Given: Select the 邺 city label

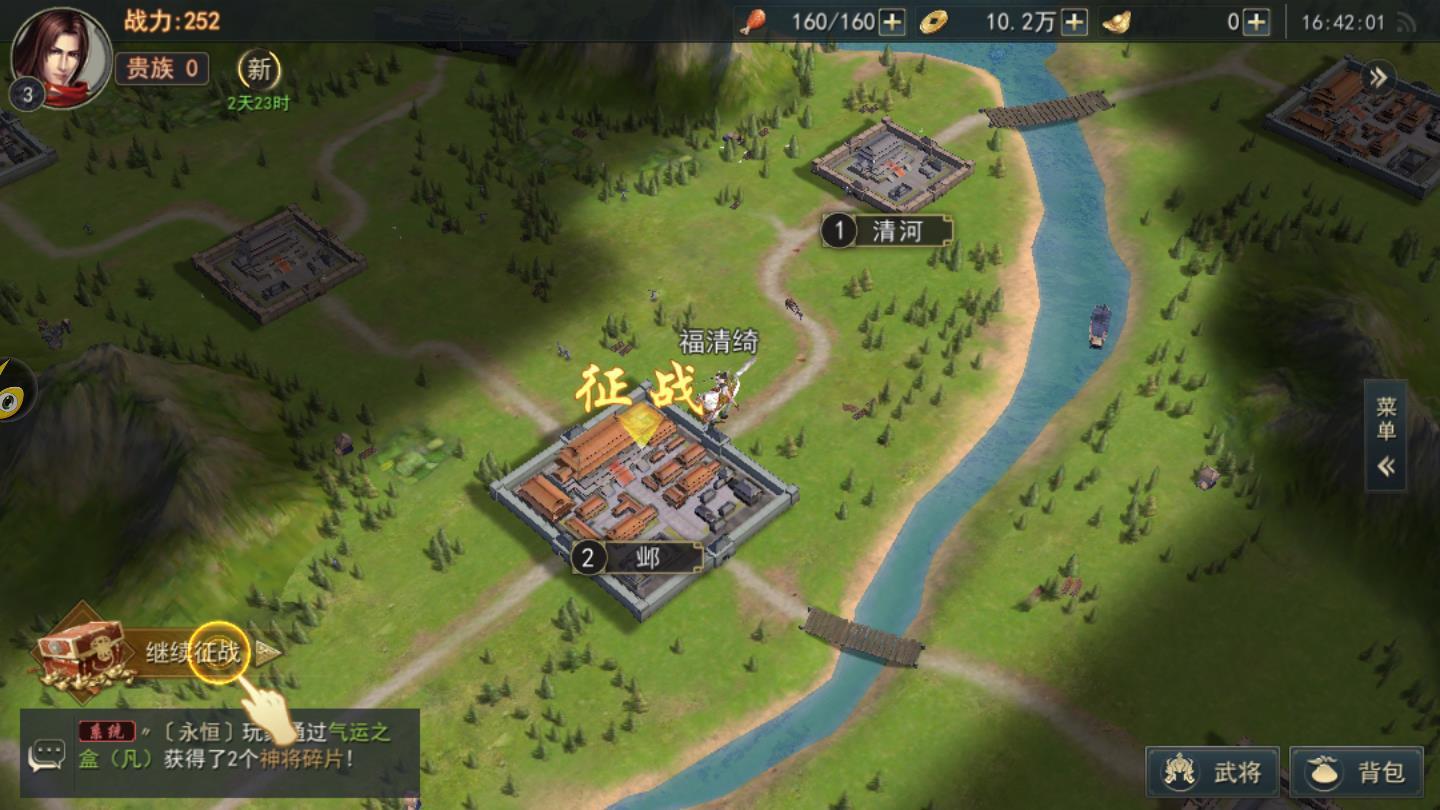Looking at the screenshot, I should [x=636, y=558].
